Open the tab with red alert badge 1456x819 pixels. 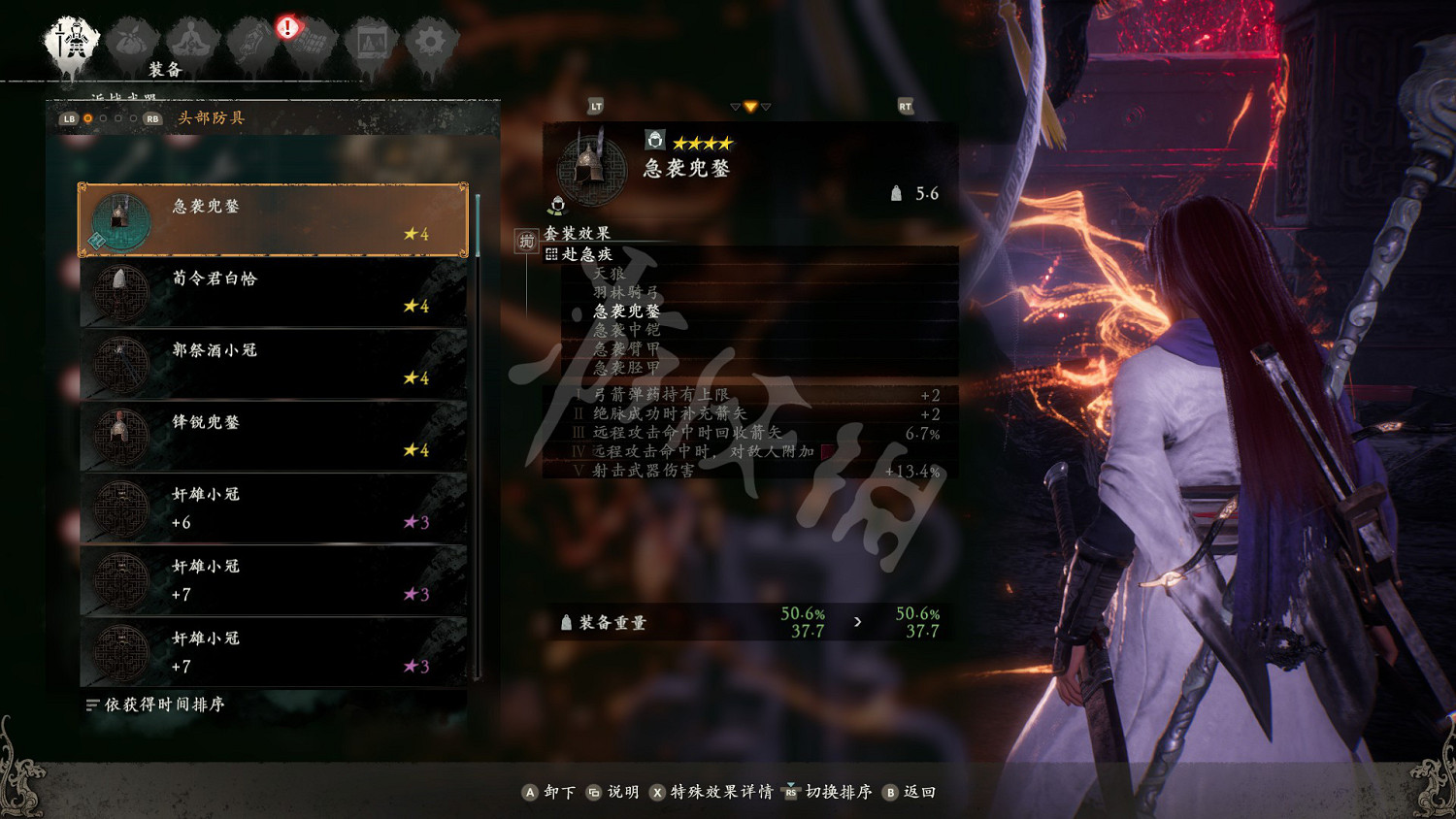[x=311, y=44]
